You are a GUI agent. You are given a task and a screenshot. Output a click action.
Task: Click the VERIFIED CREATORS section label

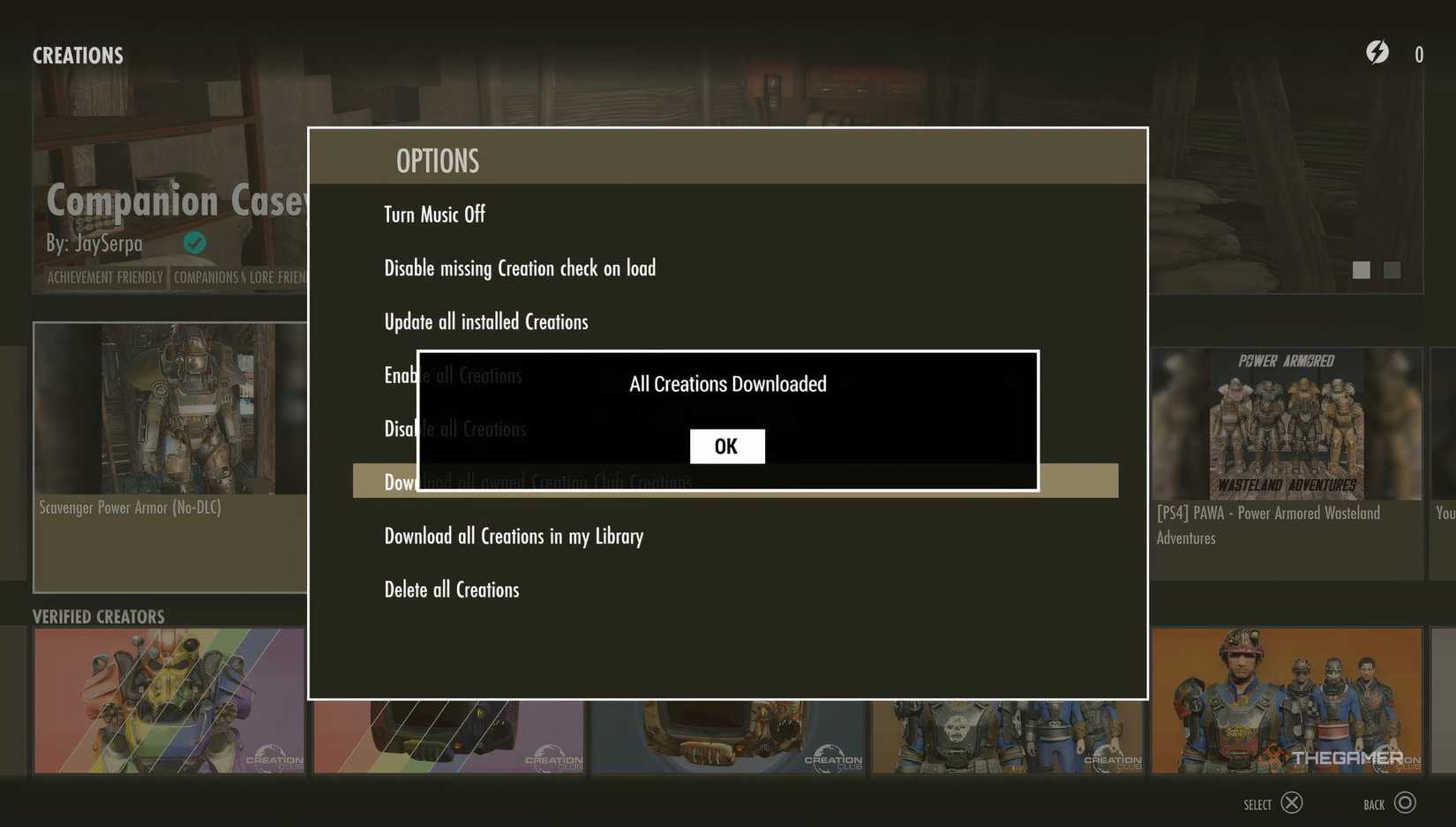(99, 616)
